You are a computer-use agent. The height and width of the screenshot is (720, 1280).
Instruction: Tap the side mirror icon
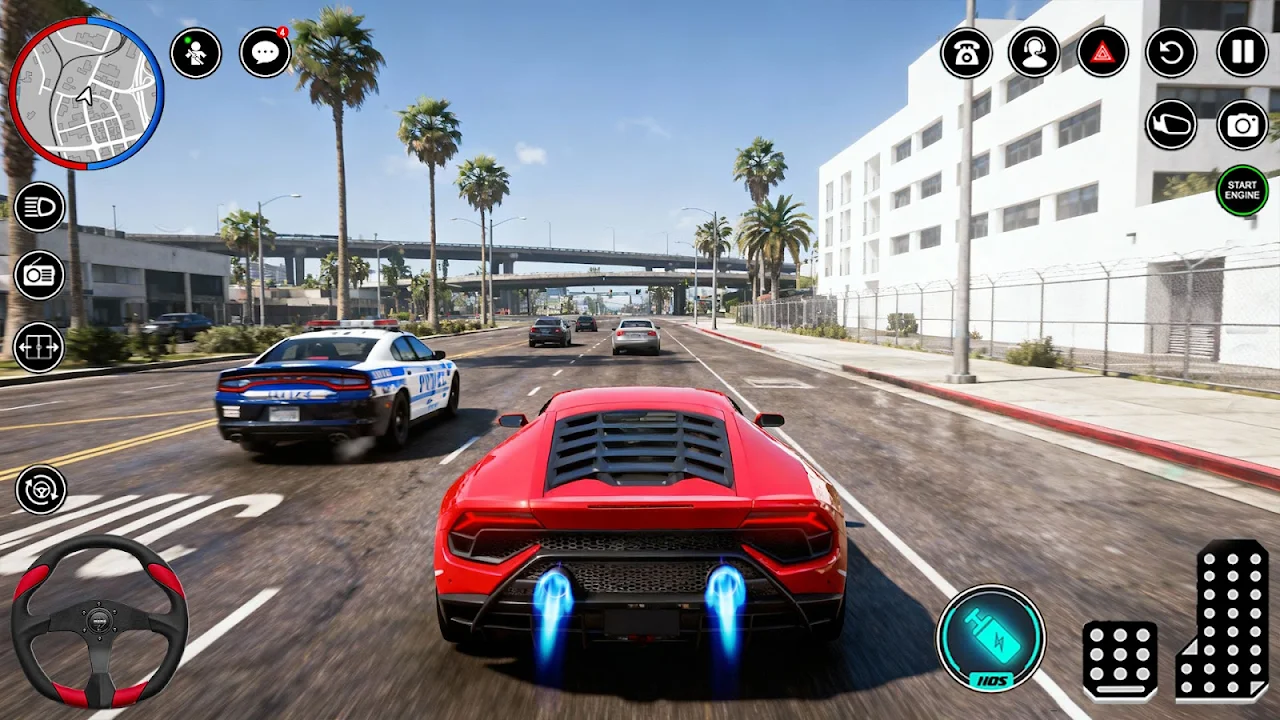(1171, 125)
